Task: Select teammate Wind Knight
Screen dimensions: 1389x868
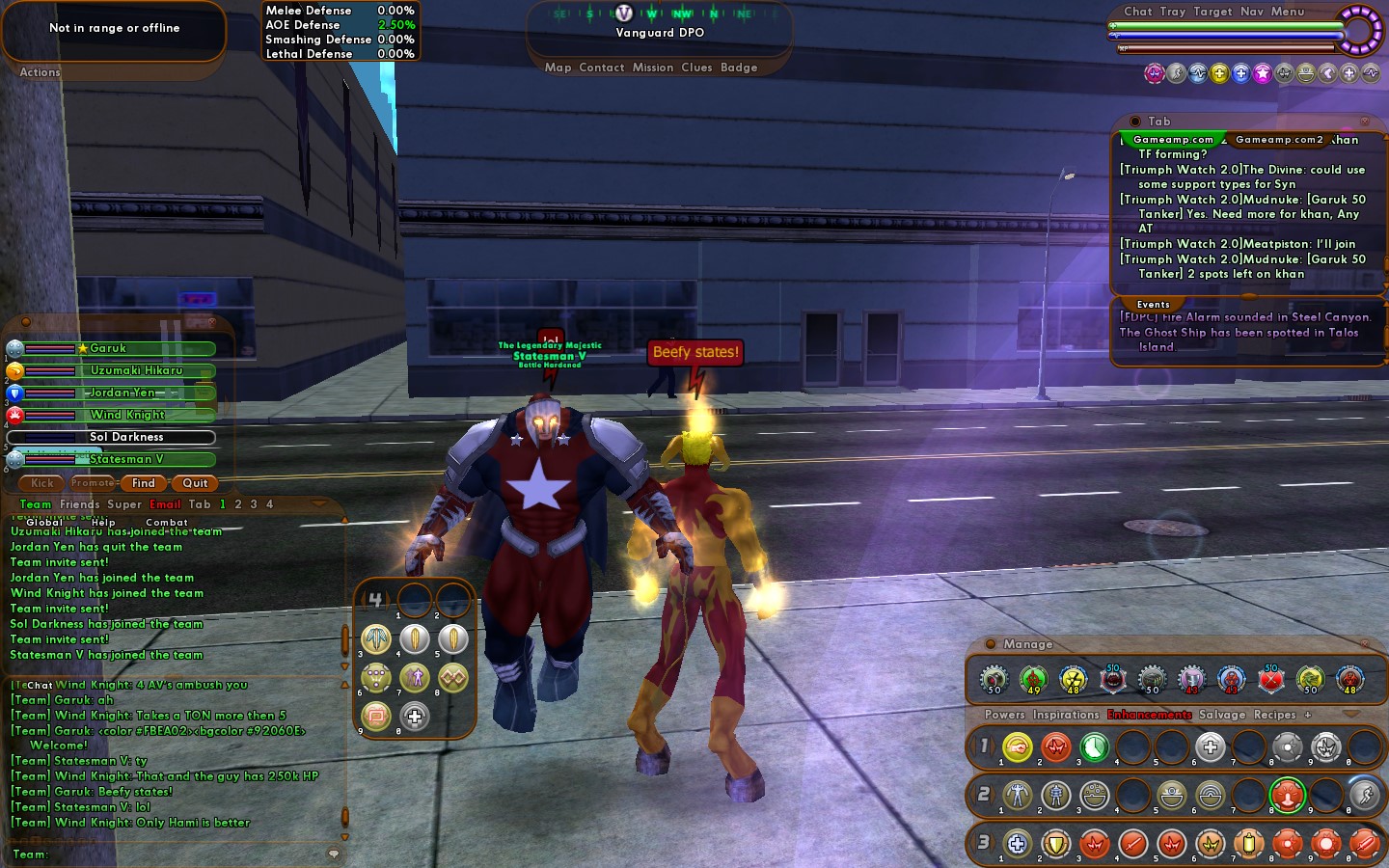Action: click(127, 415)
